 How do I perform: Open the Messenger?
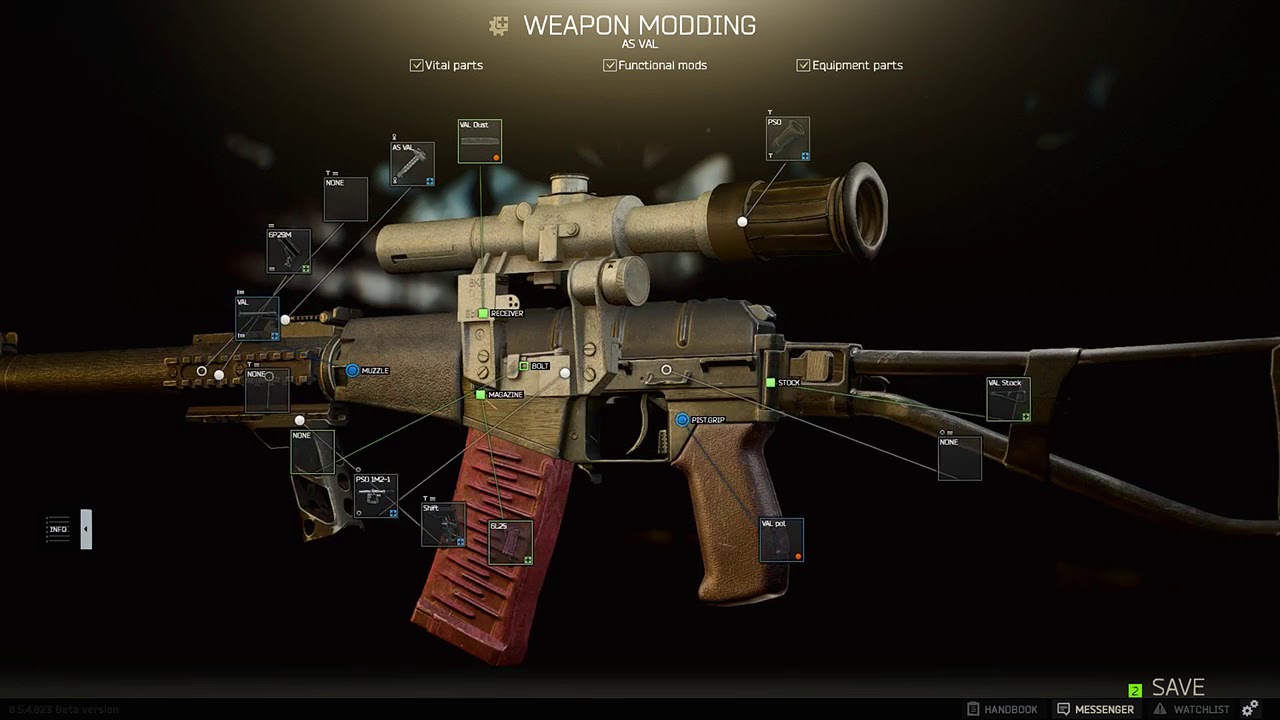tap(1095, 709)
